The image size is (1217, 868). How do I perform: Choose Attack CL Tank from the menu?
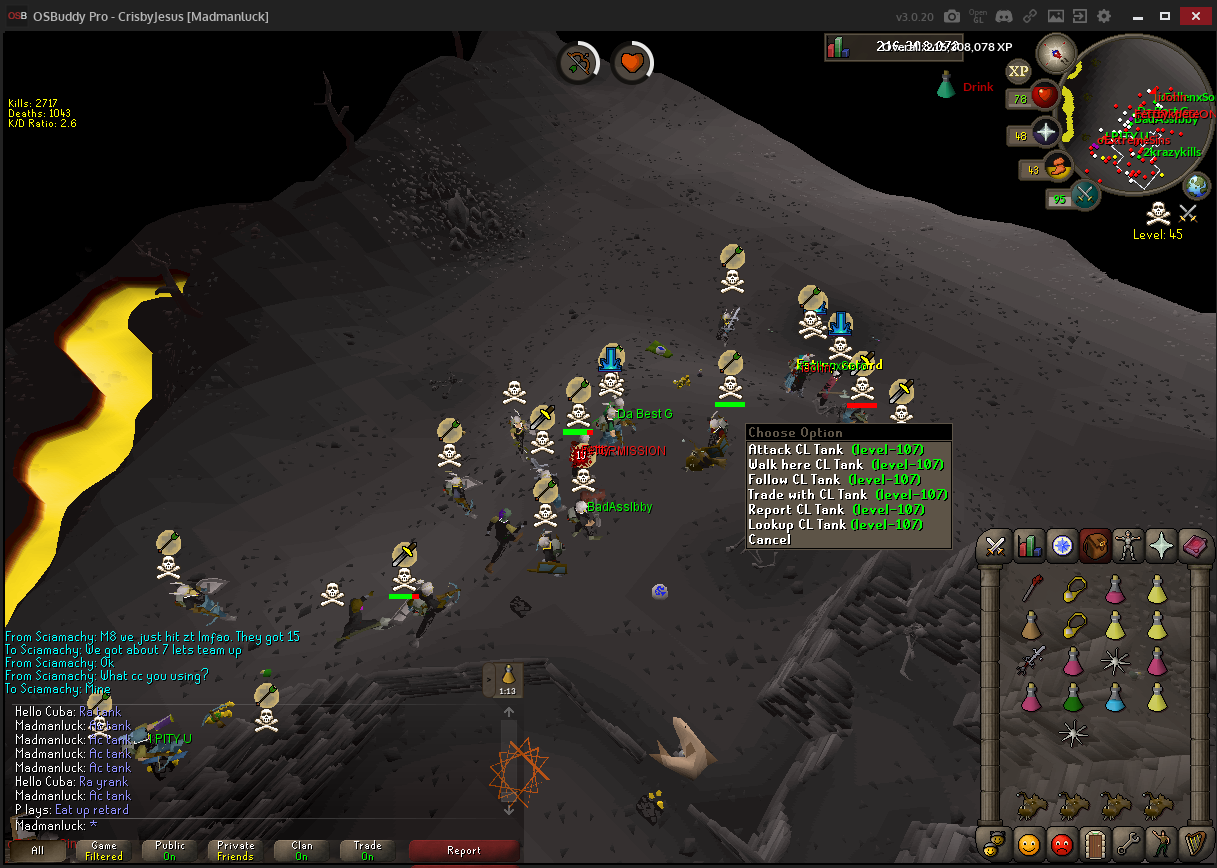pos(836,450)
